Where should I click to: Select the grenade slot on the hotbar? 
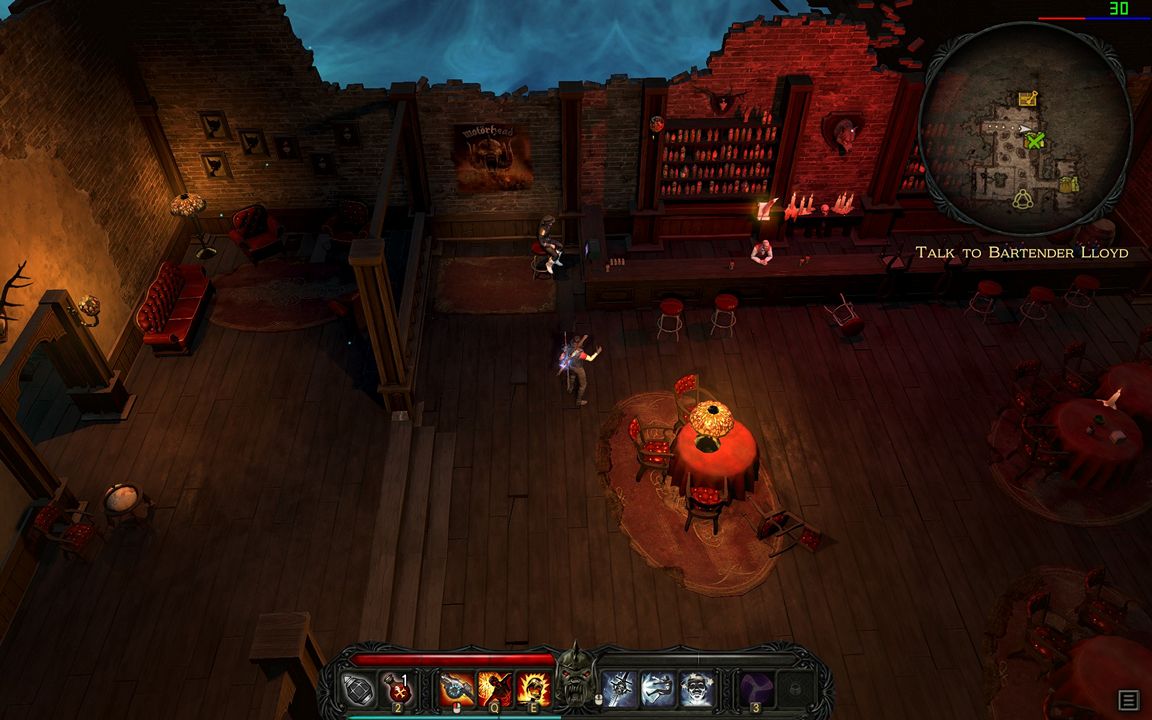[359, 689]
